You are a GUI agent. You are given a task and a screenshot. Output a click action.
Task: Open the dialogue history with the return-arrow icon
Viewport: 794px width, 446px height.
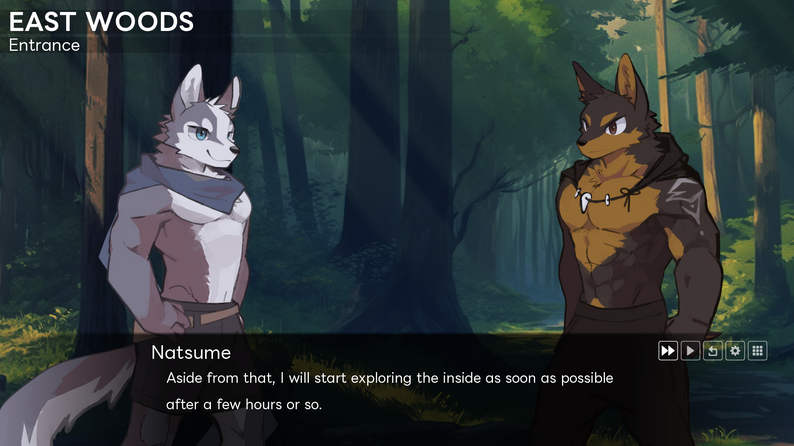click(x=713, y=351)
